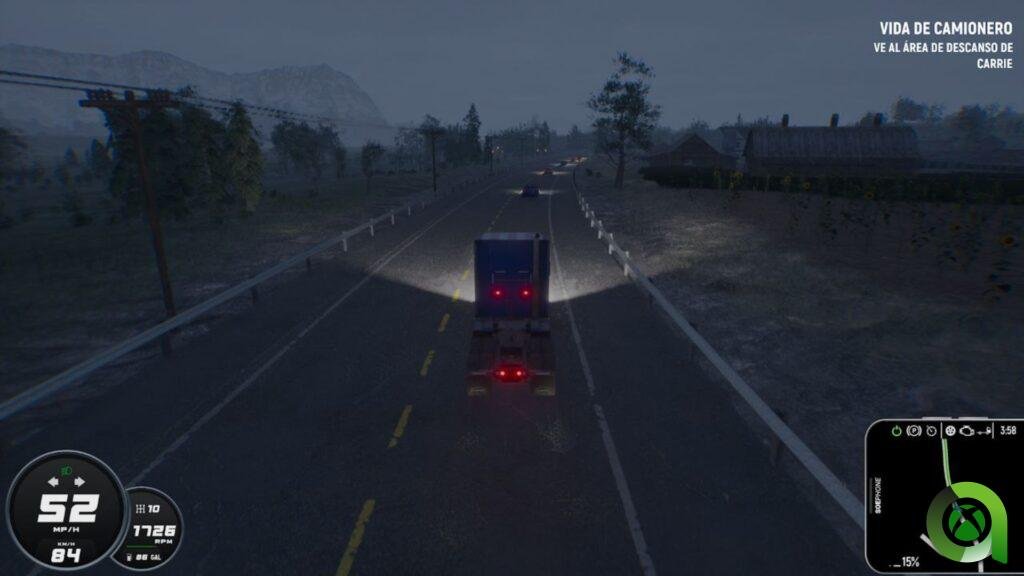
Task: Click the gear shifter icon
Action: (140, 509)
